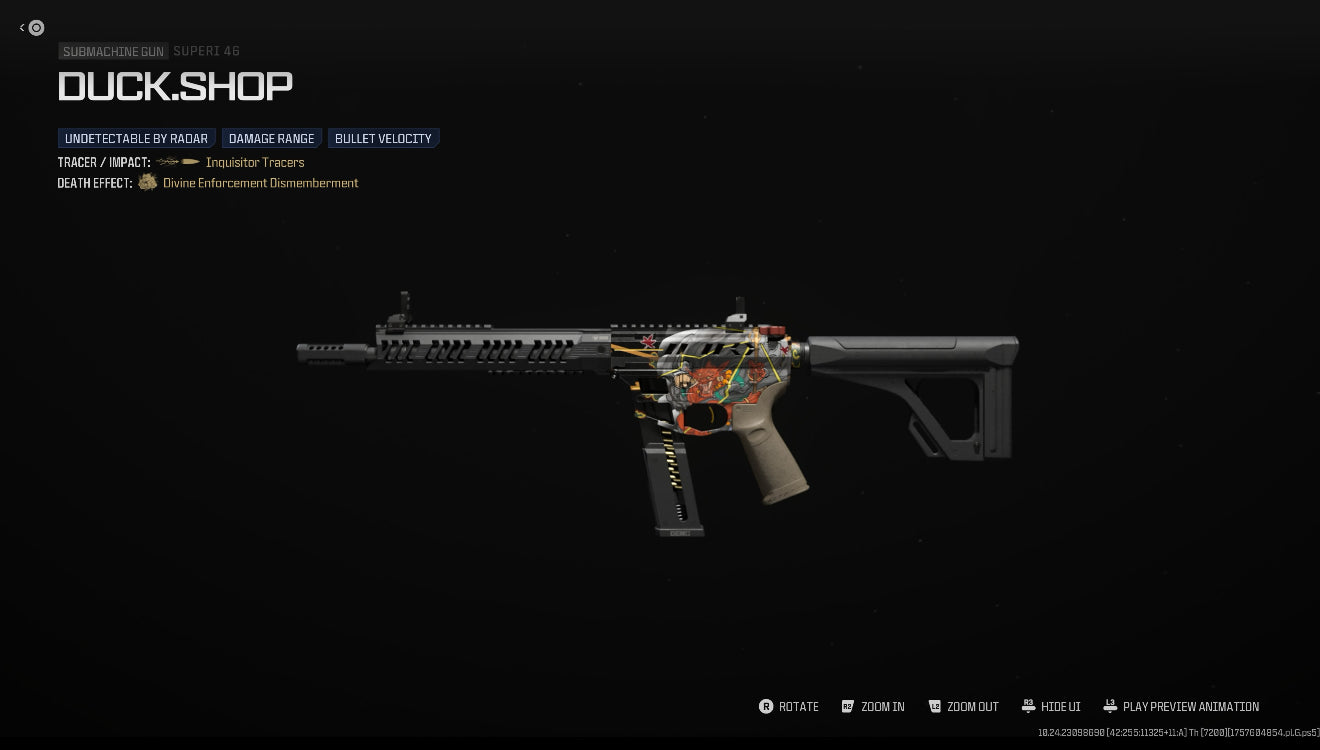Select the Bullet Velocity attribute tag

(383, 139)
